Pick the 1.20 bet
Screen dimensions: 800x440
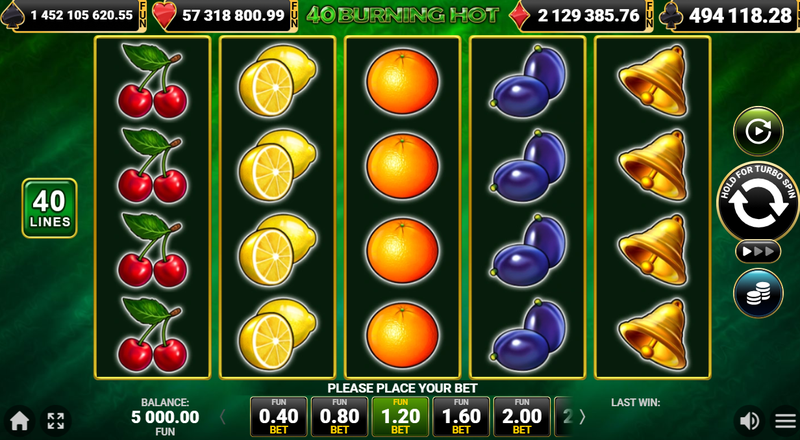click(x=400, y=417)
